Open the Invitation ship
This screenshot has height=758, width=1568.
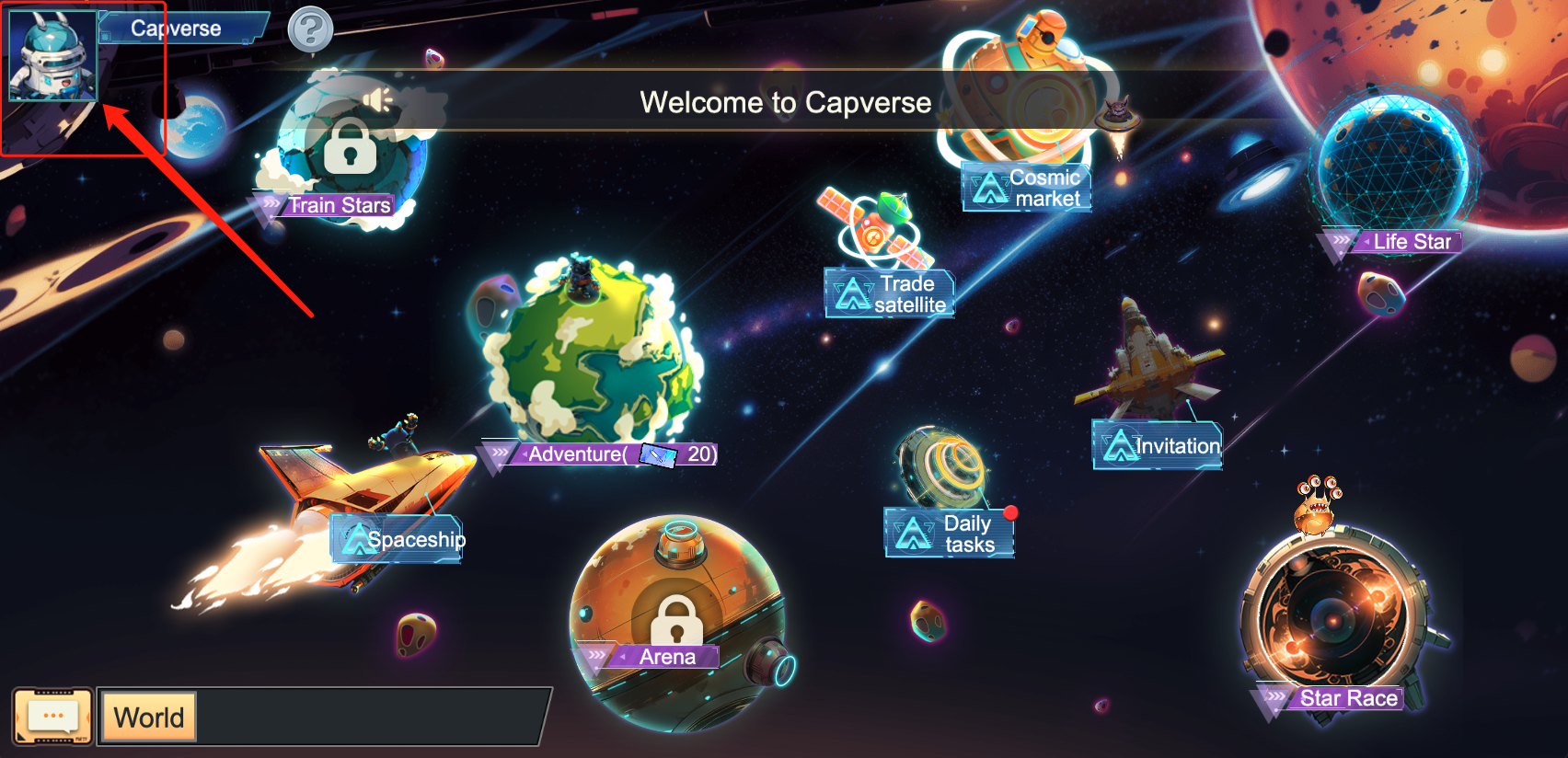pyautogui.click(x=1158, y=446)
